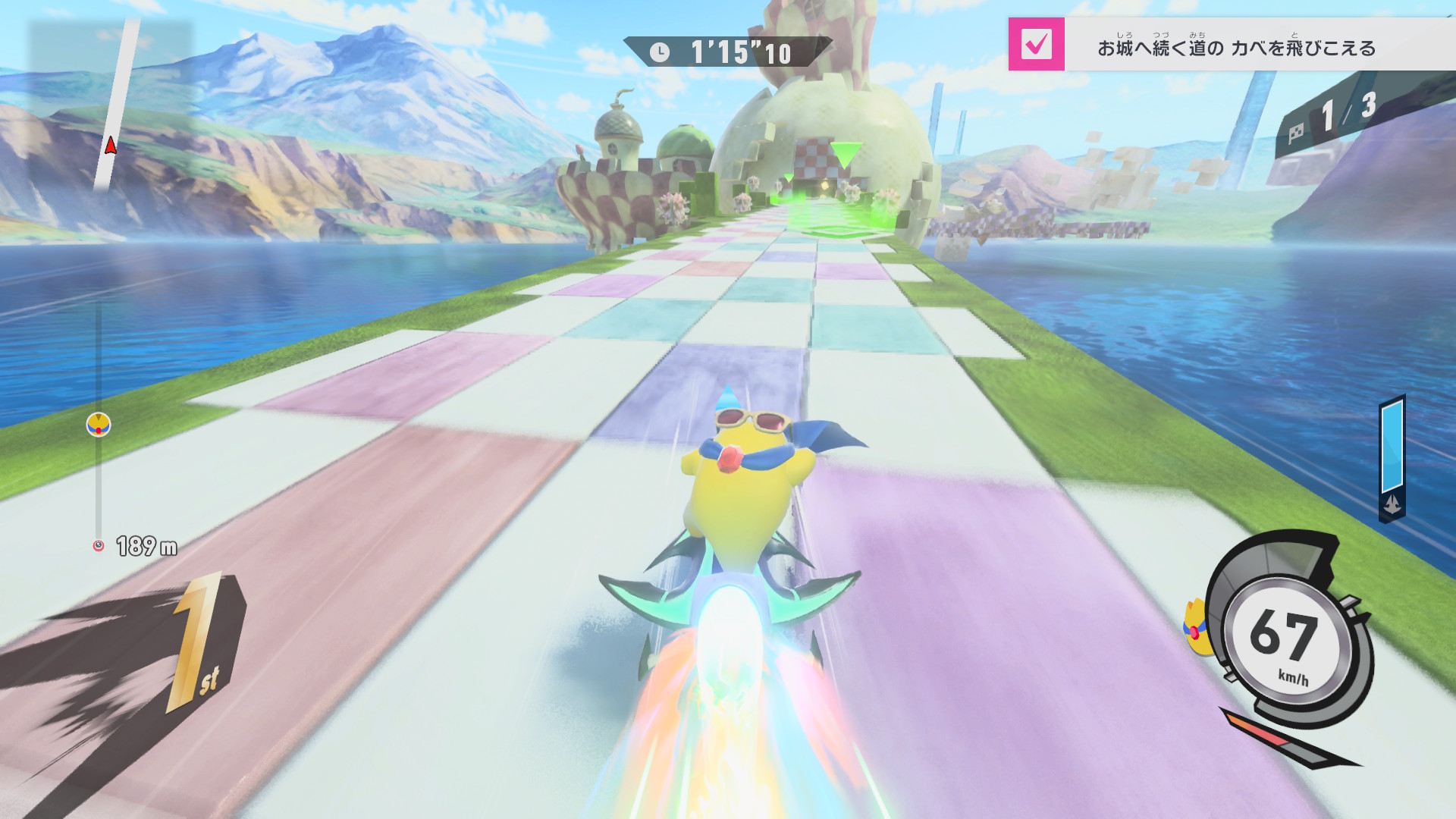Image resolution: width=1456 pixels, height=819 pixels.
Task: Click the player marker on distance track
Action: 99,425
